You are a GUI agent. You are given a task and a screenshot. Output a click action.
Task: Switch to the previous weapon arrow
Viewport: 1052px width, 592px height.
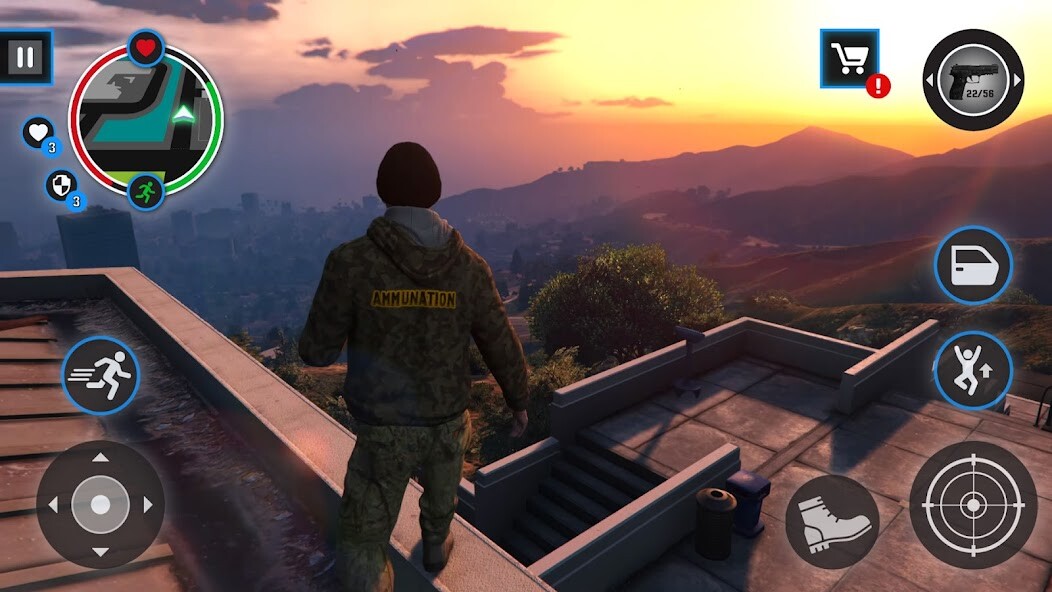(929, 80)
